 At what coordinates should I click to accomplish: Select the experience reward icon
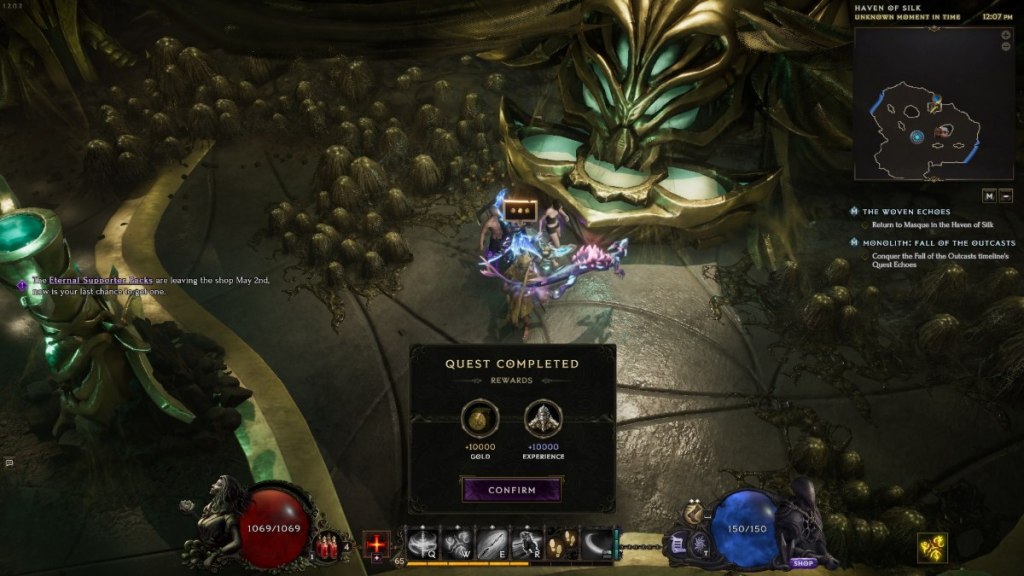(x=542, y=418)
